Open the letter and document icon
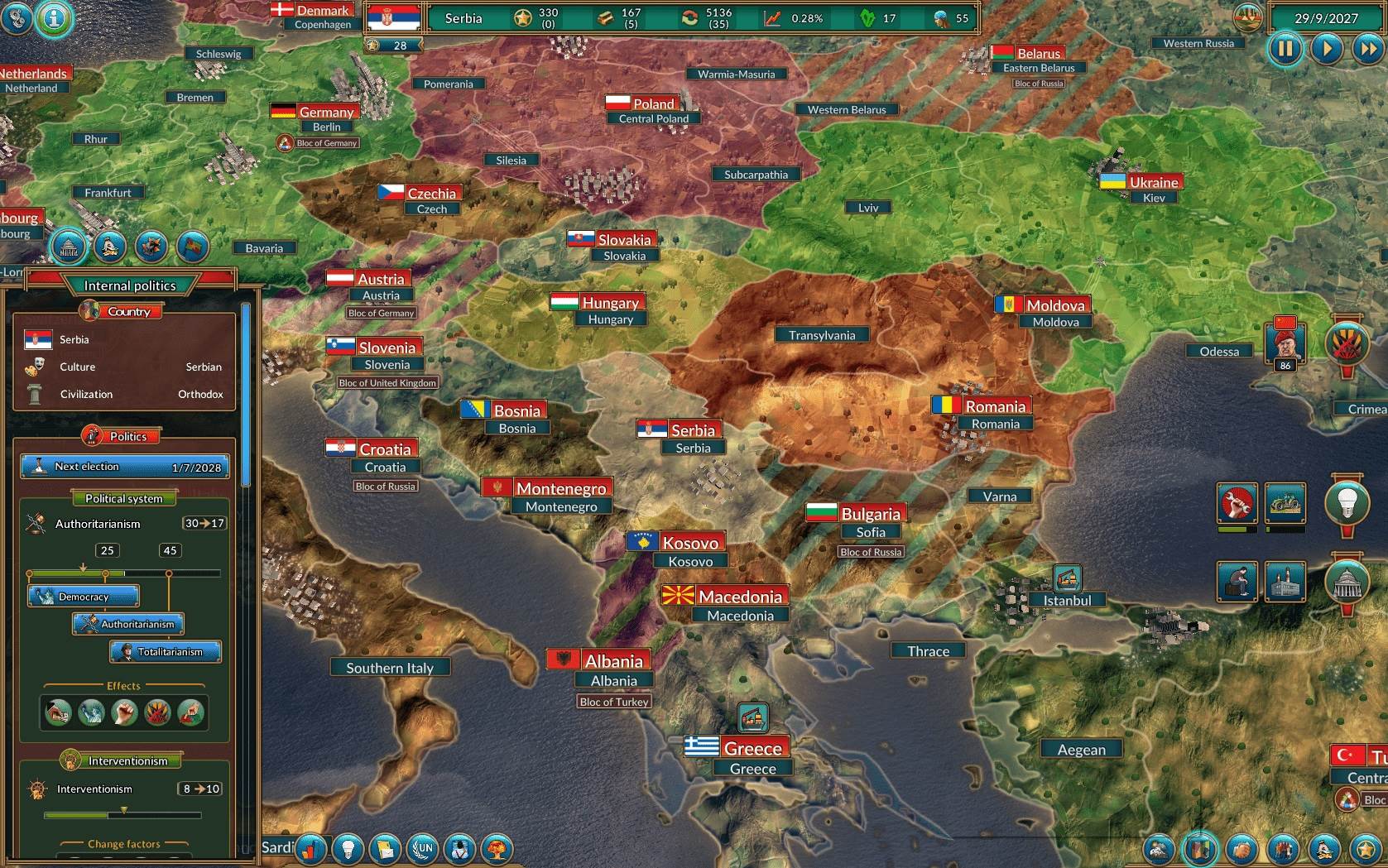 [x=386, y=849]
